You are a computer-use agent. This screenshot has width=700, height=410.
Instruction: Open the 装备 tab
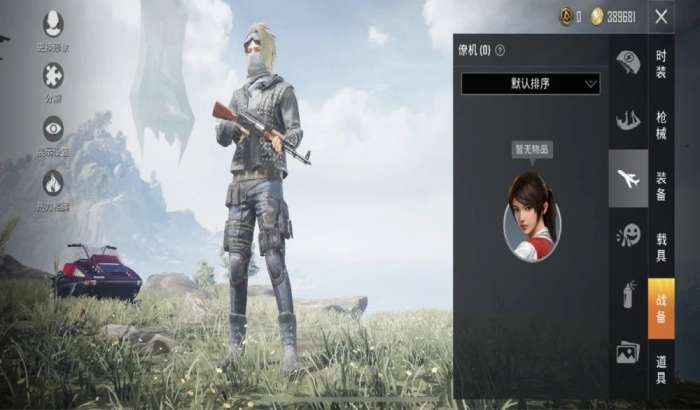[x=661, y=185]
